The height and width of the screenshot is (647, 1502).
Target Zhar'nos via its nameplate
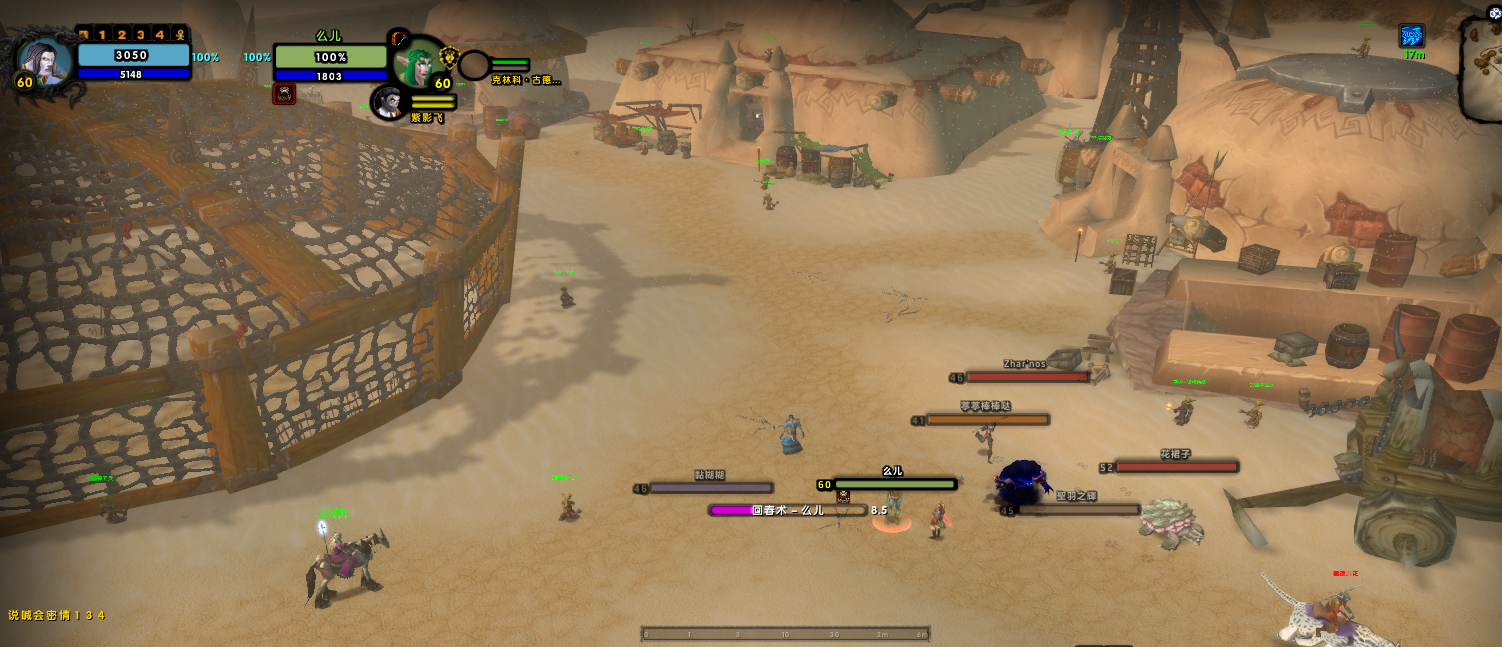pyautogui.click(x=1027, y=377)
